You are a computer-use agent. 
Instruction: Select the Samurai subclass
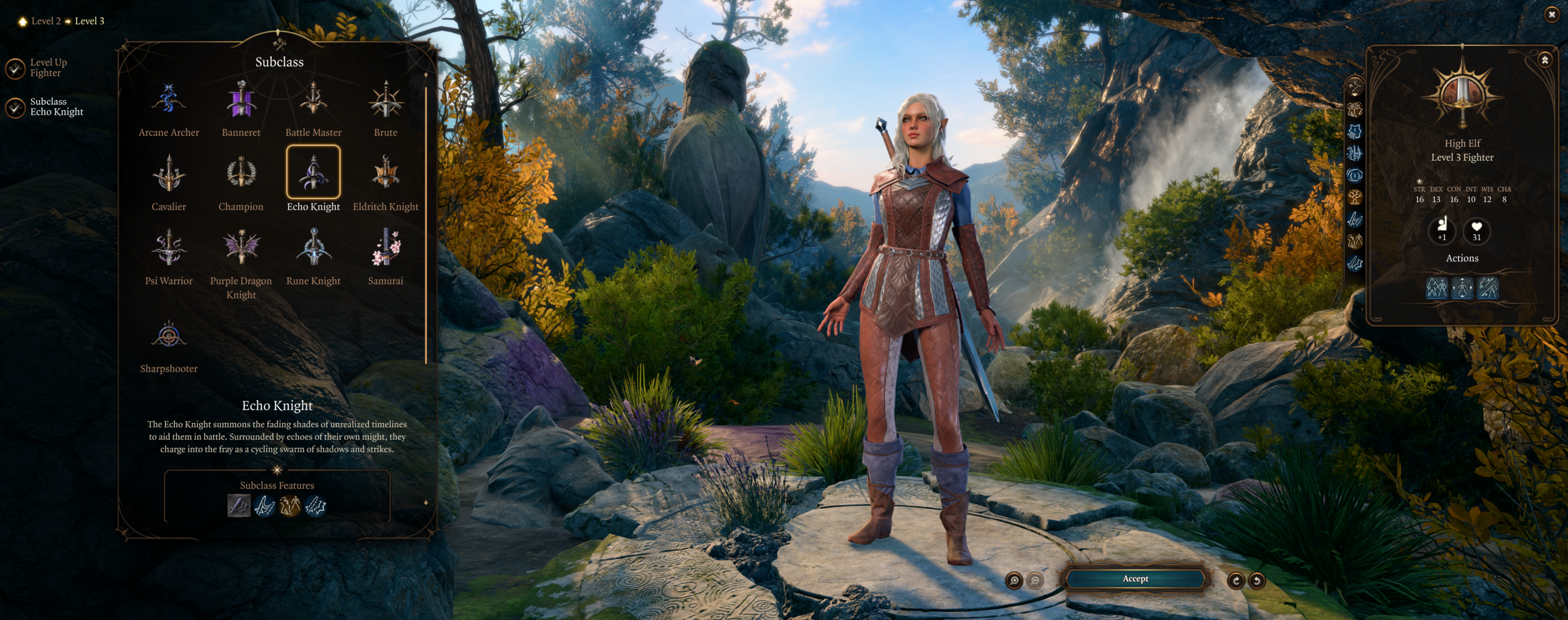coord(385,248)
